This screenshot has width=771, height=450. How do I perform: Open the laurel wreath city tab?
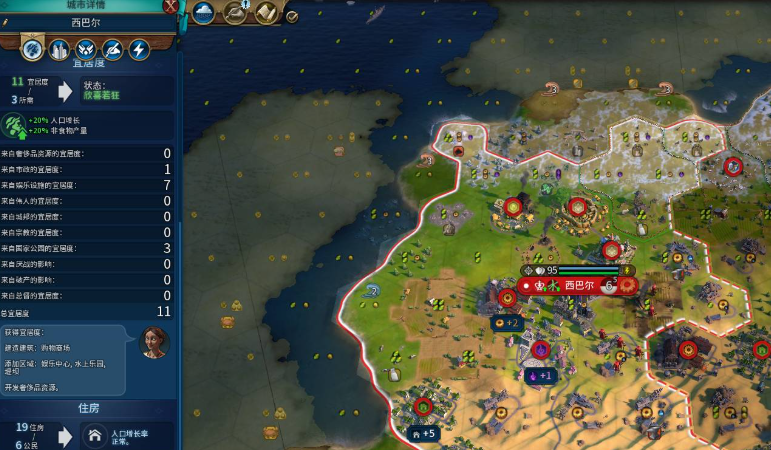(86, 48)
